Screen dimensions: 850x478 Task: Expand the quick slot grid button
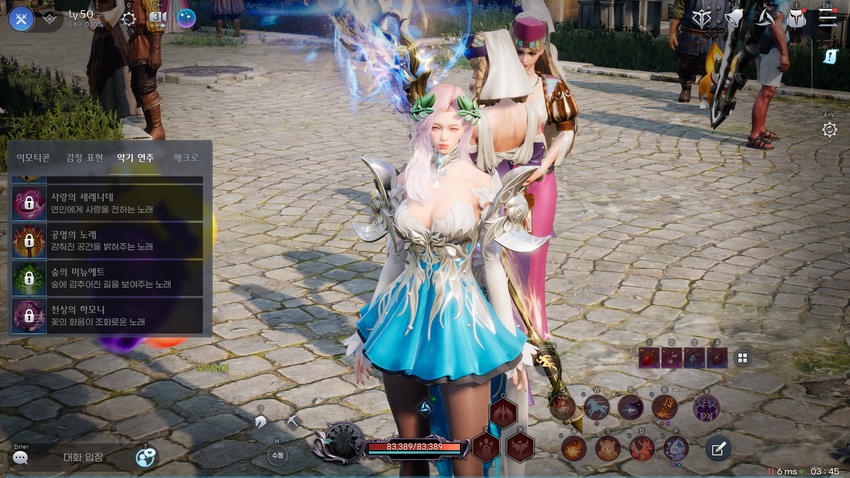coord(743,358)
